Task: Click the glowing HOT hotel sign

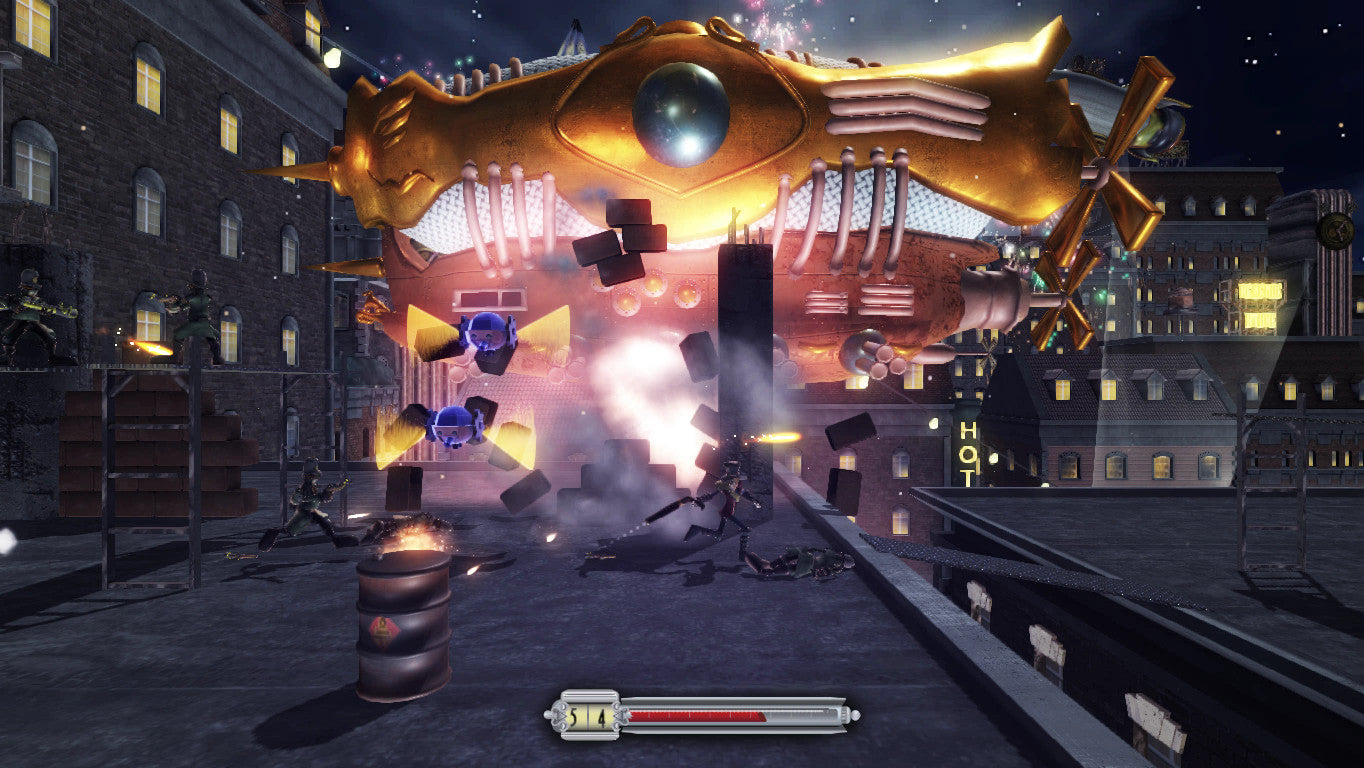Action: pos(968,455)
